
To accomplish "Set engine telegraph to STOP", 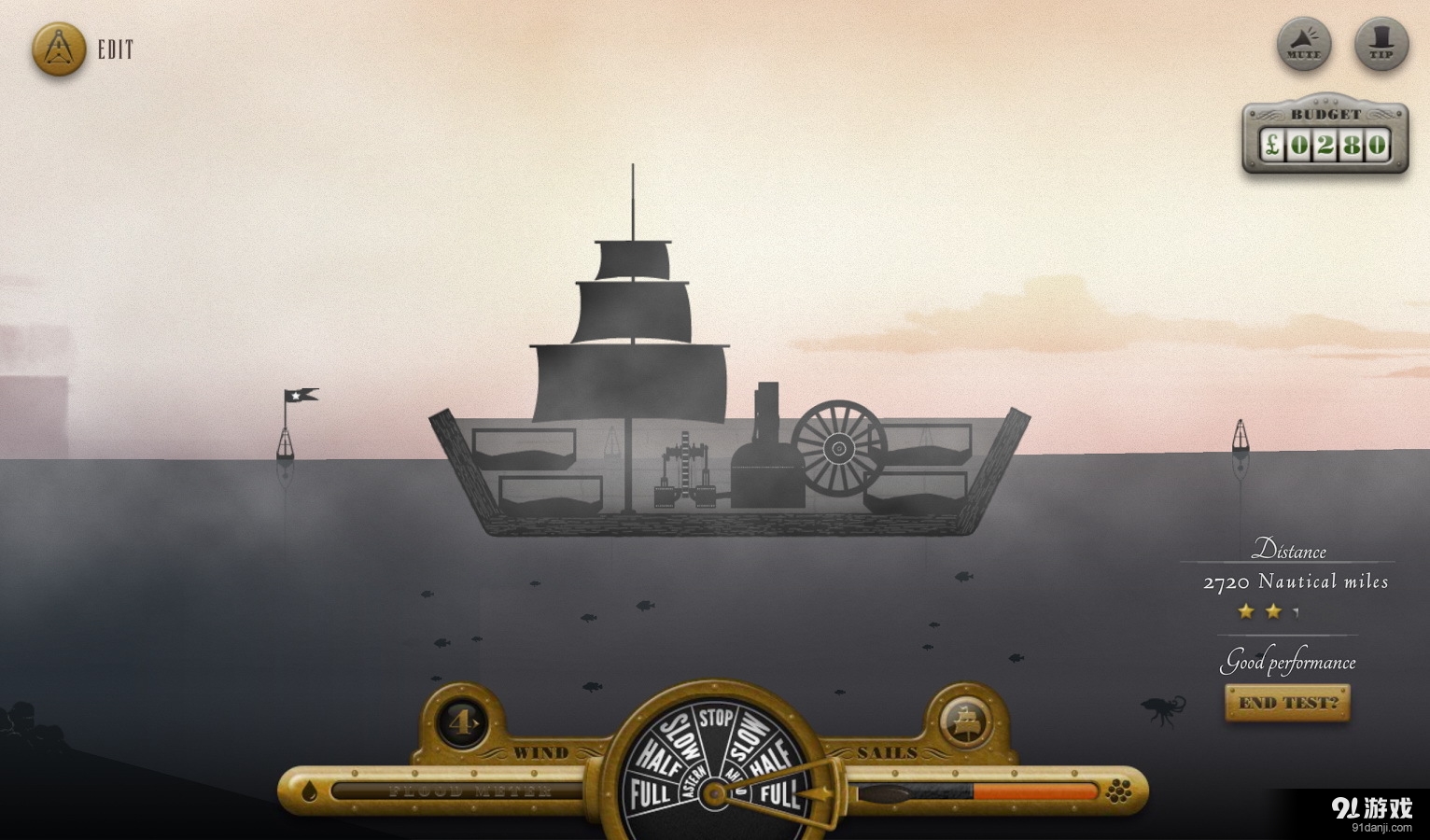I will 716,718.
